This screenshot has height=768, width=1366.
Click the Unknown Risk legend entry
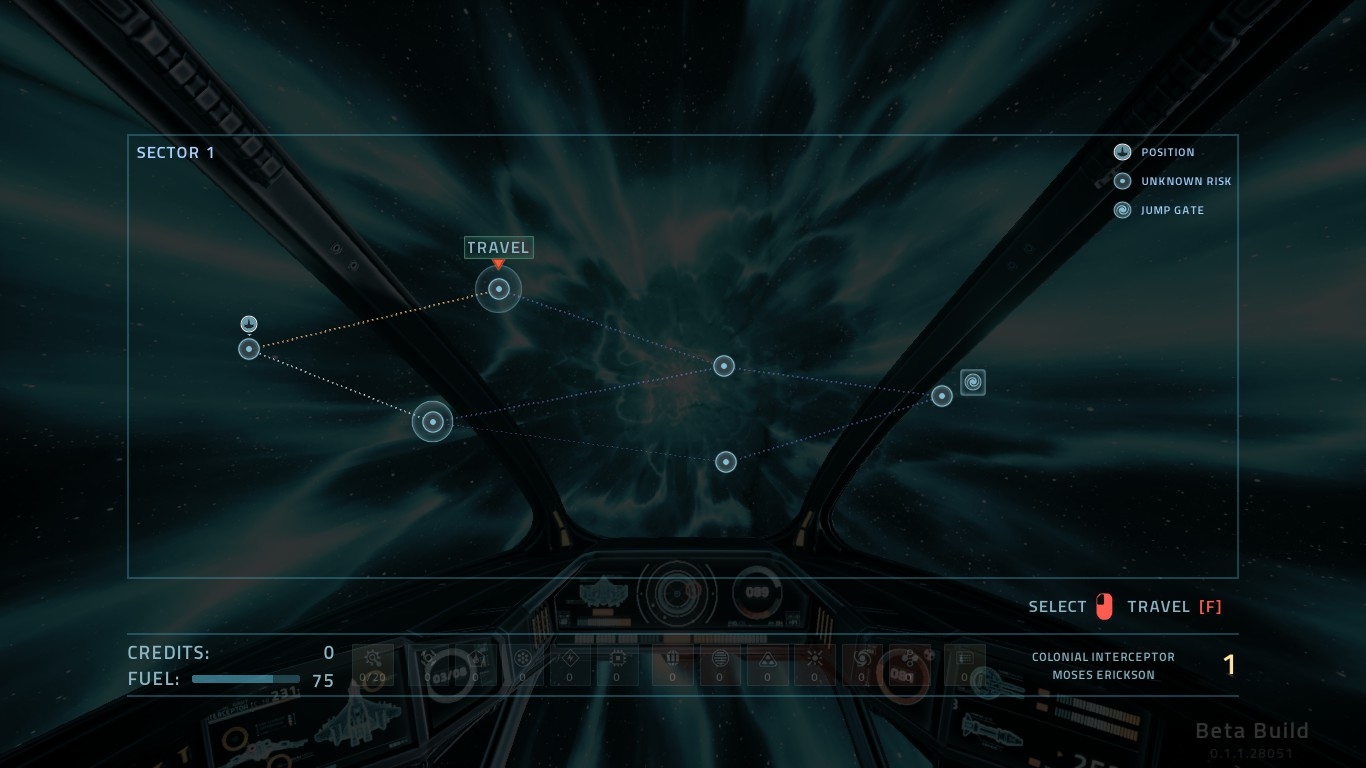point(1173,181)
